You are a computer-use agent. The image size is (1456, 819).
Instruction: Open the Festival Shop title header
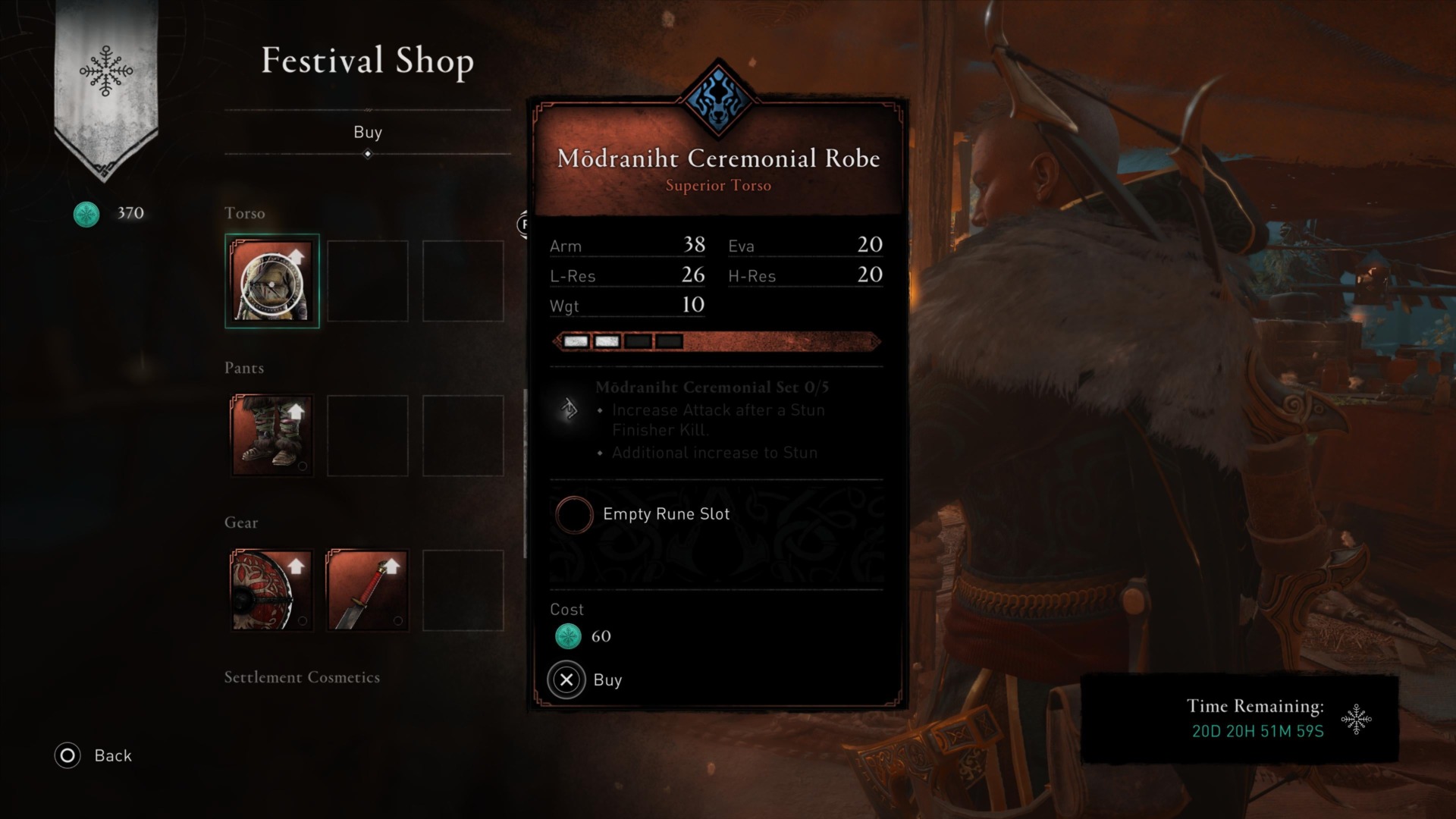(x=366, y=62)
